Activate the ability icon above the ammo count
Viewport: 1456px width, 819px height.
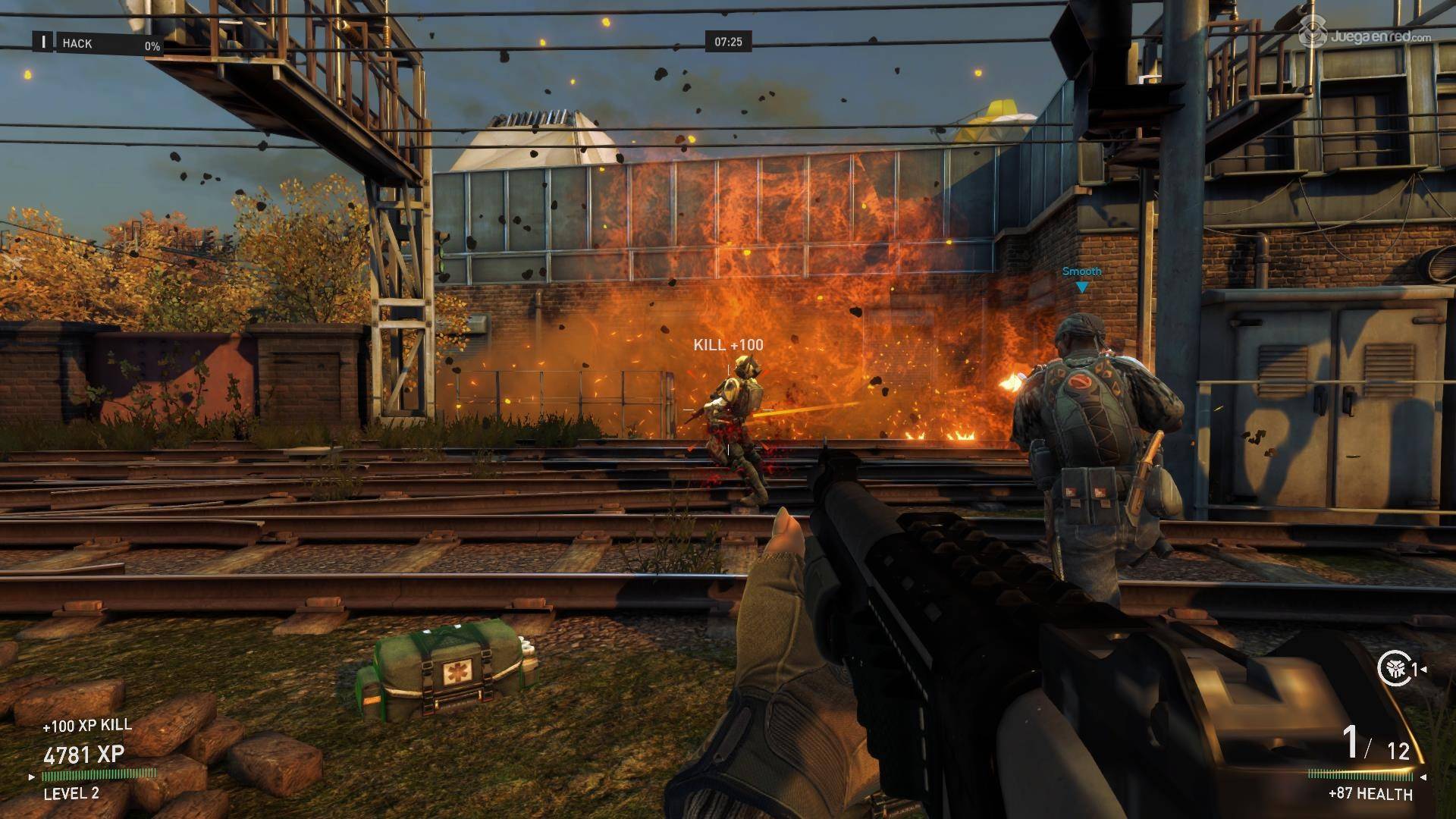coord(1394,669)
